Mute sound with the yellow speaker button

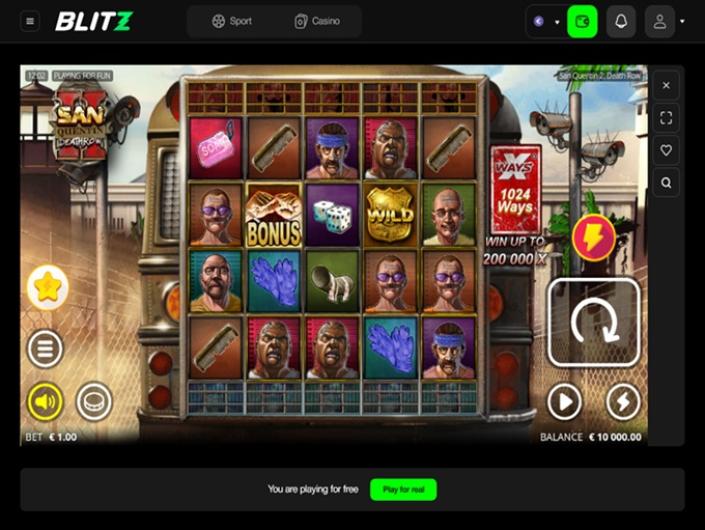(45, 402)
